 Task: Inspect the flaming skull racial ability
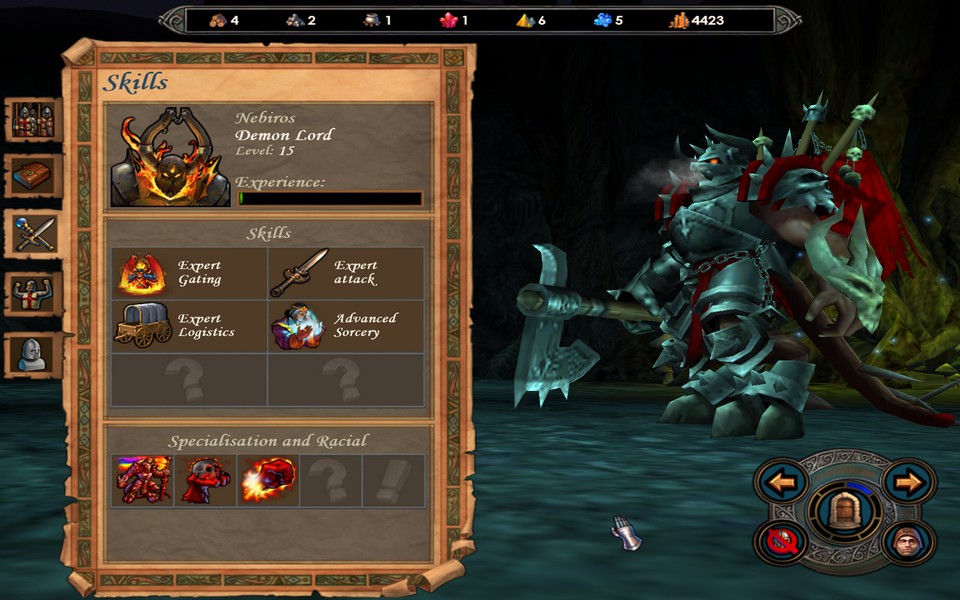[205, 480]
